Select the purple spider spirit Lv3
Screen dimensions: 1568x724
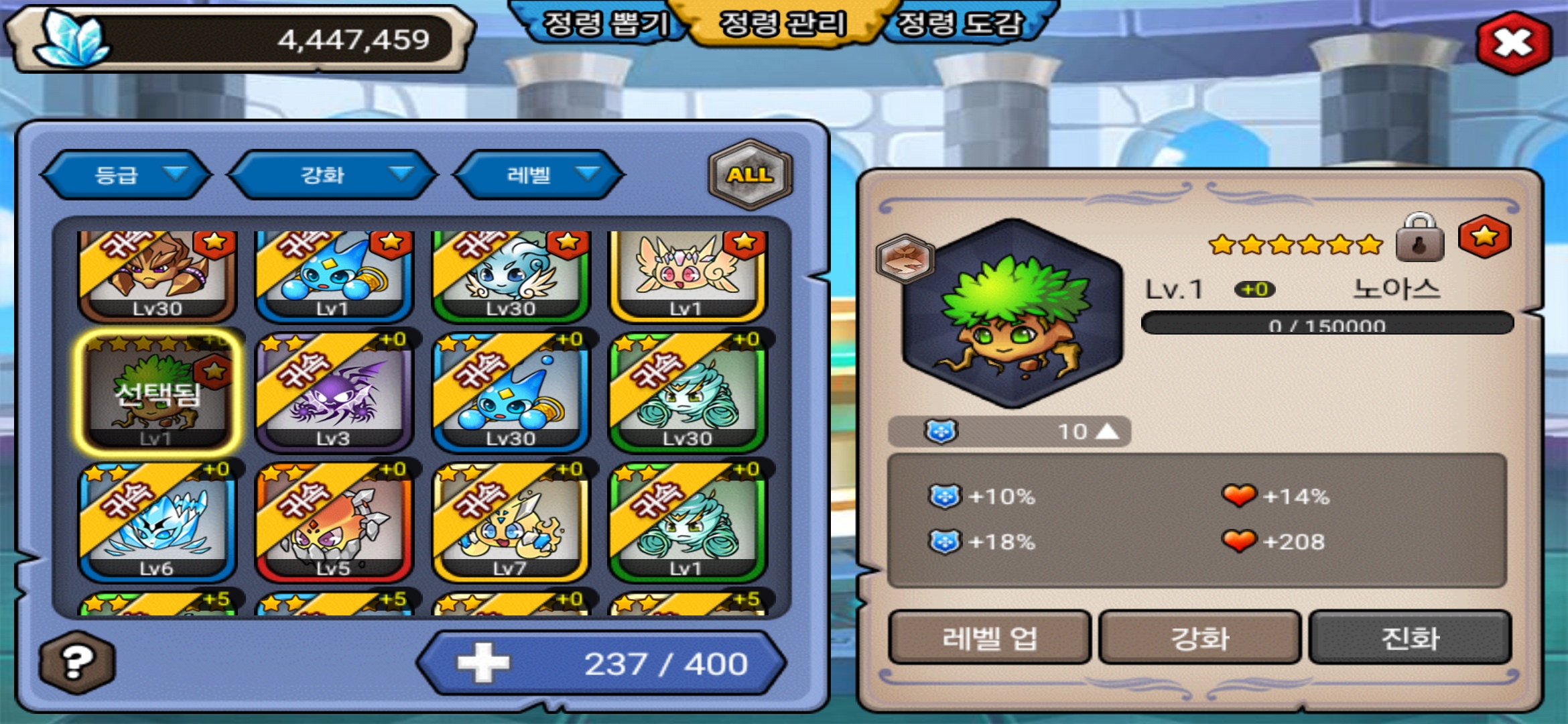point(333,391)
